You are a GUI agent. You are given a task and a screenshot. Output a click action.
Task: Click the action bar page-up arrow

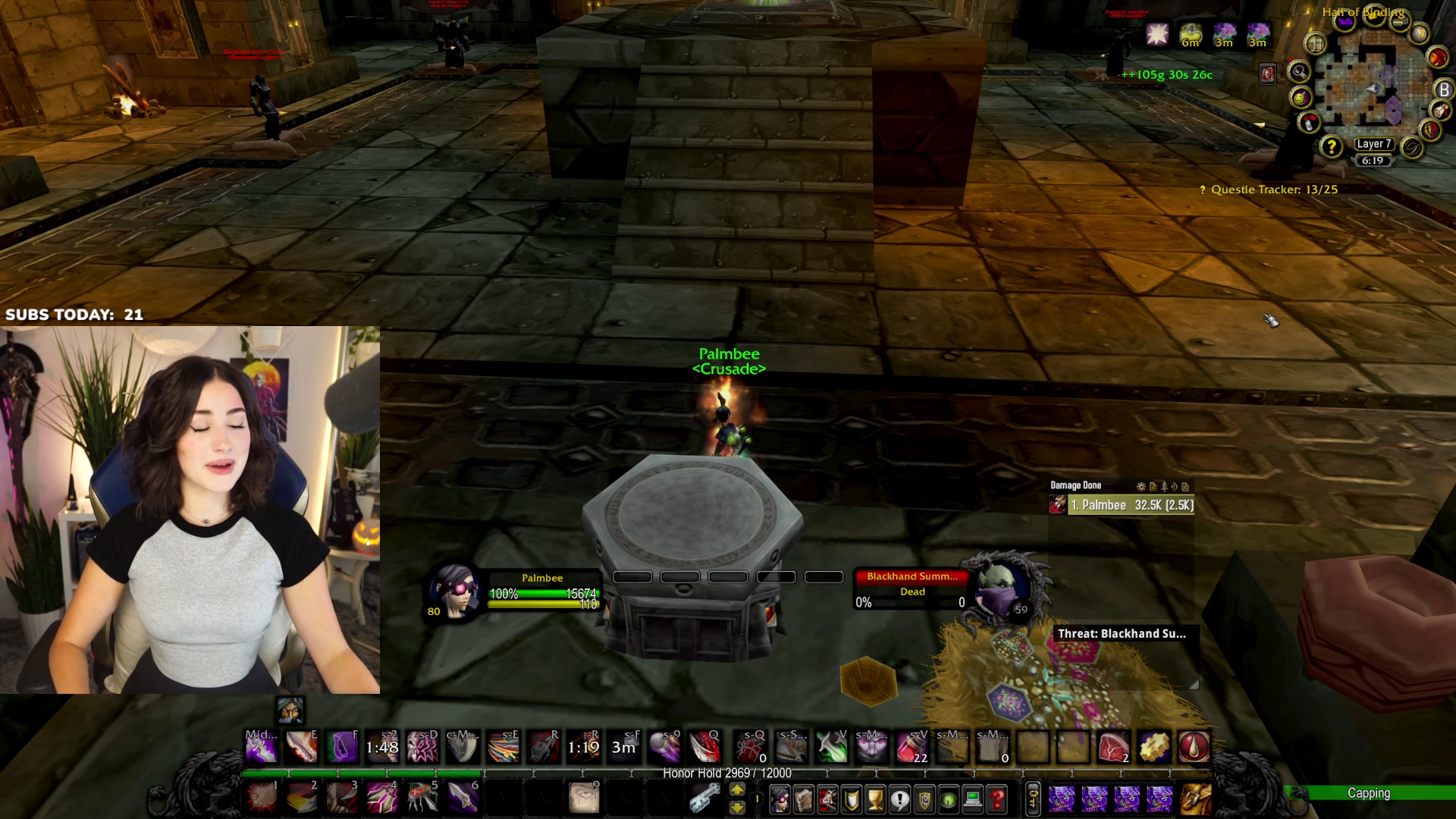tap(738, 787)
